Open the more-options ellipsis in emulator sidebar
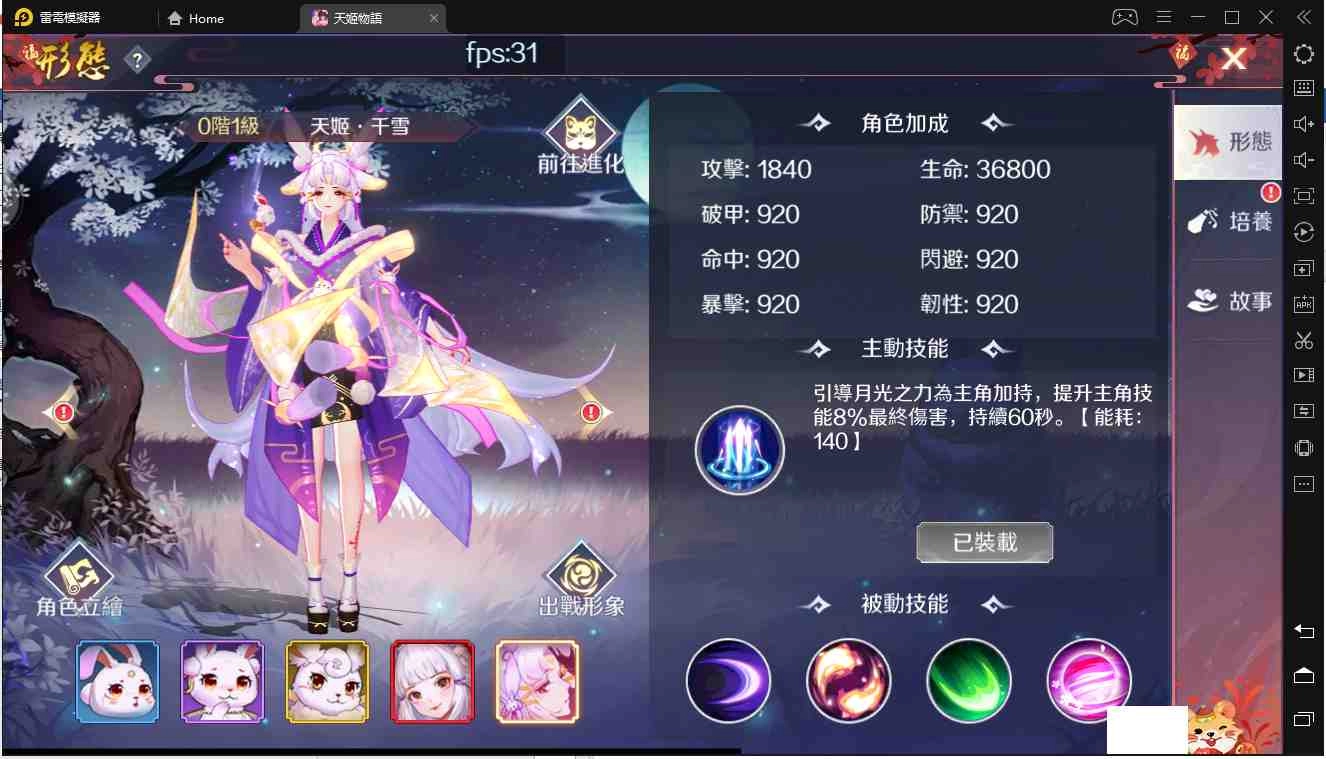The width and height of the screenshot is (1326, 759). (1303, 484)
